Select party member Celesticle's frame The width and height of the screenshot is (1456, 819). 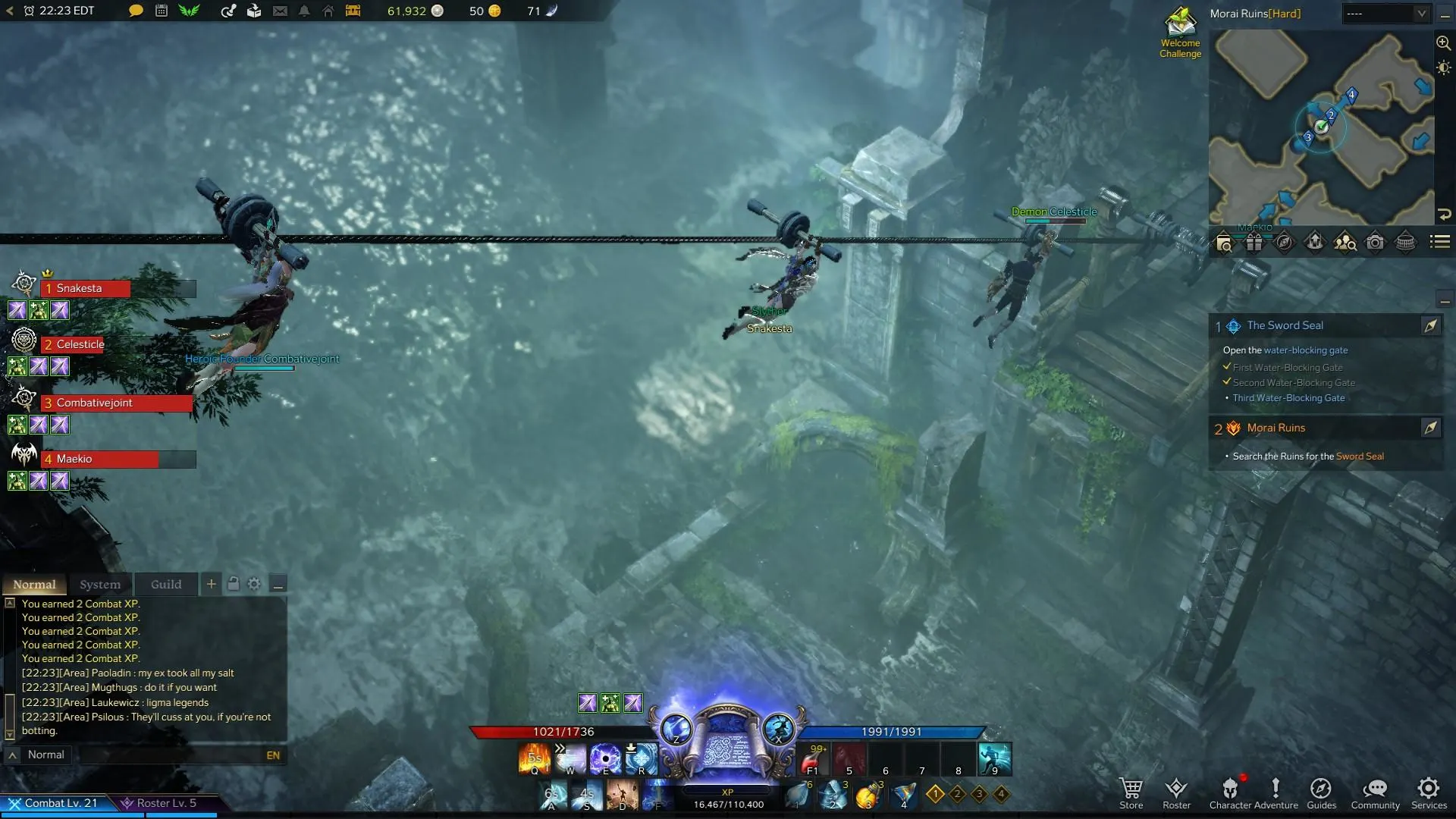(118, 344)
